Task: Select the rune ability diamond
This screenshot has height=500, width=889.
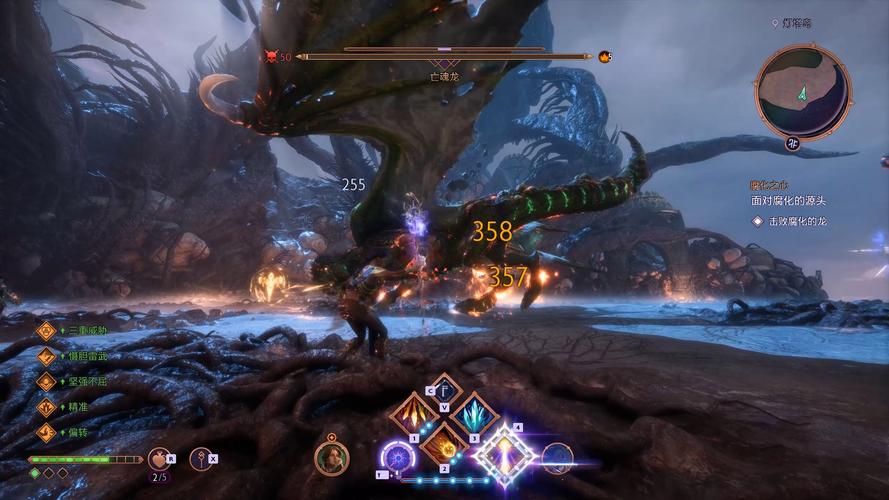Action: 442,392
